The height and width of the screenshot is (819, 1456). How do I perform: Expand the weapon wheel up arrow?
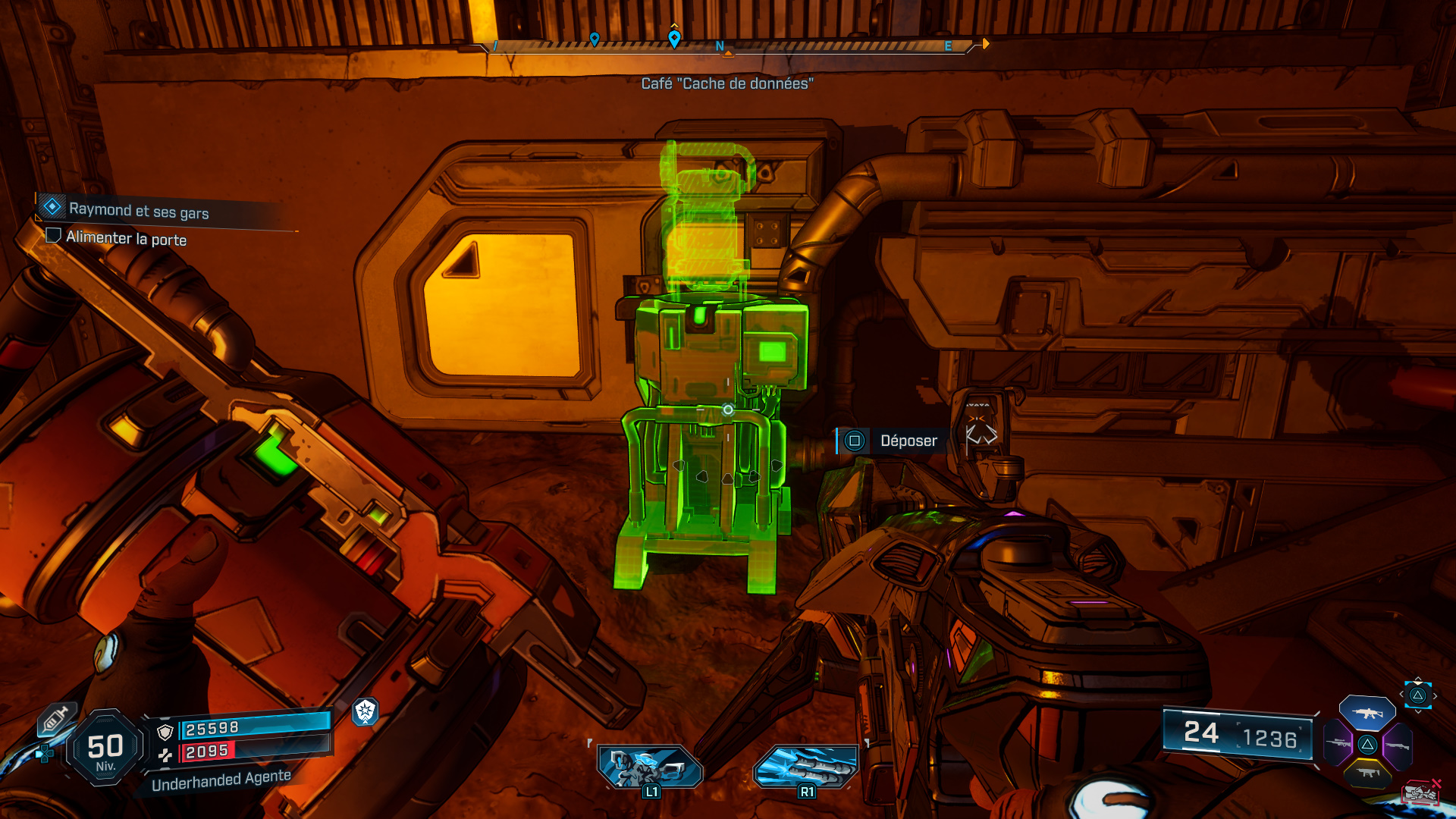pyautogui.click(x=1417, y=679)
